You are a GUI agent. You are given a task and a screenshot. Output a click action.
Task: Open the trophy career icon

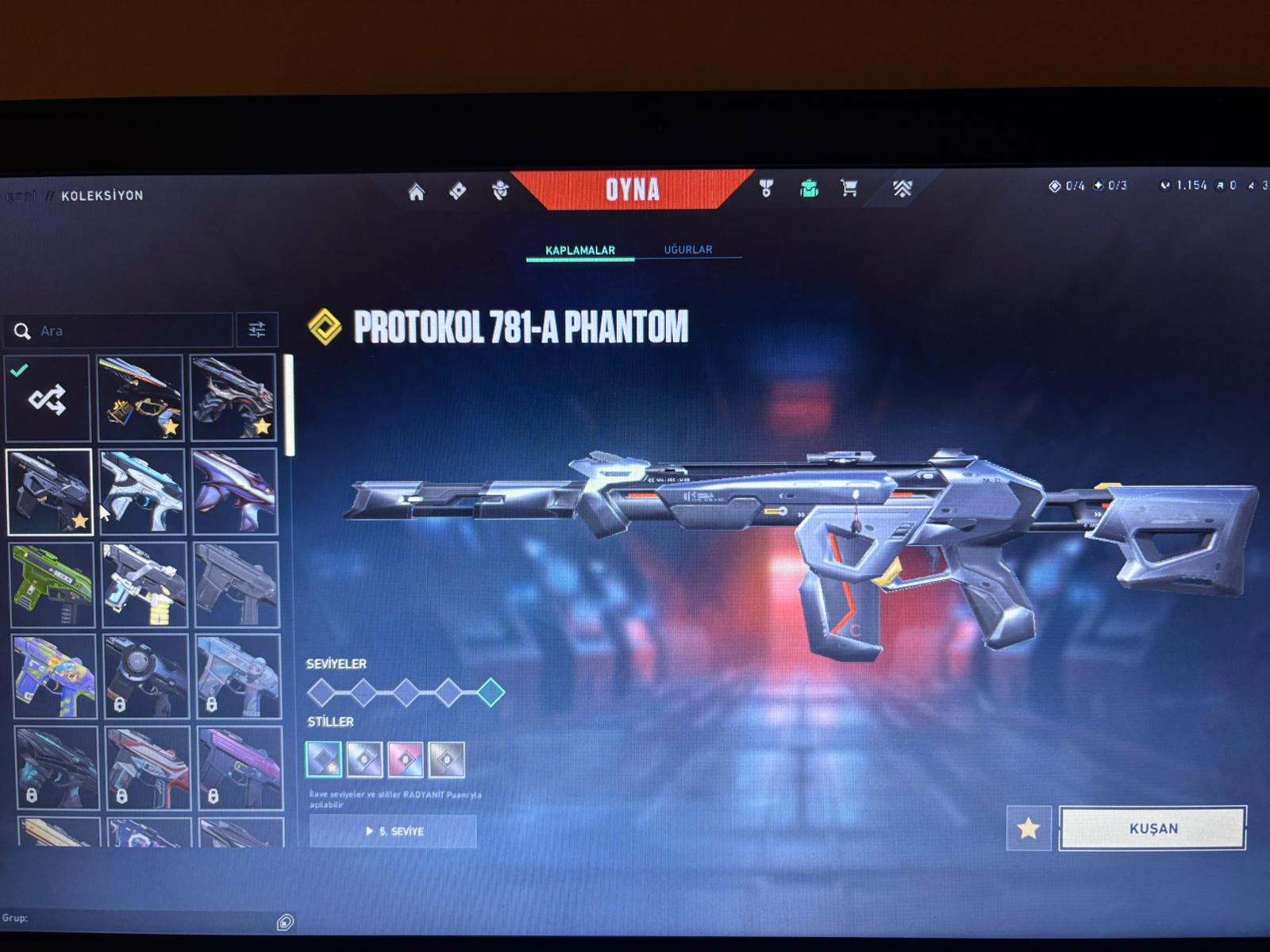766,188
